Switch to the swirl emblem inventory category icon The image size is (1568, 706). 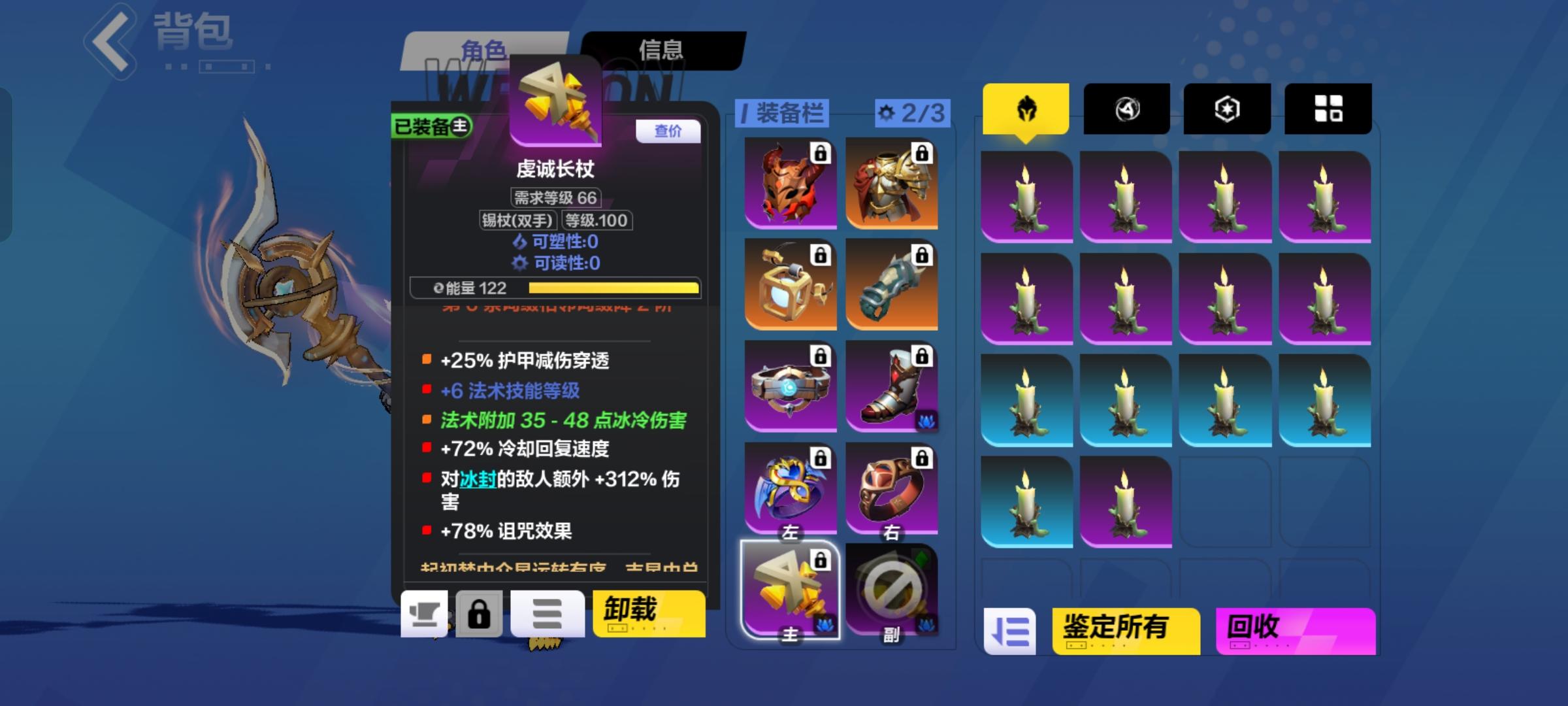pyautogui.click(x=1126, y=109)
